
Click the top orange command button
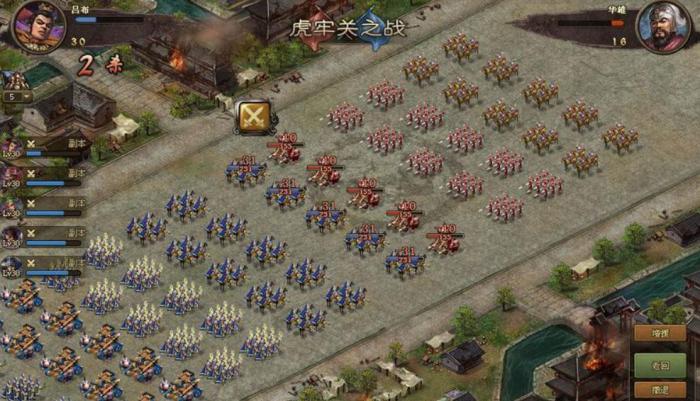[x=660, y=334]
